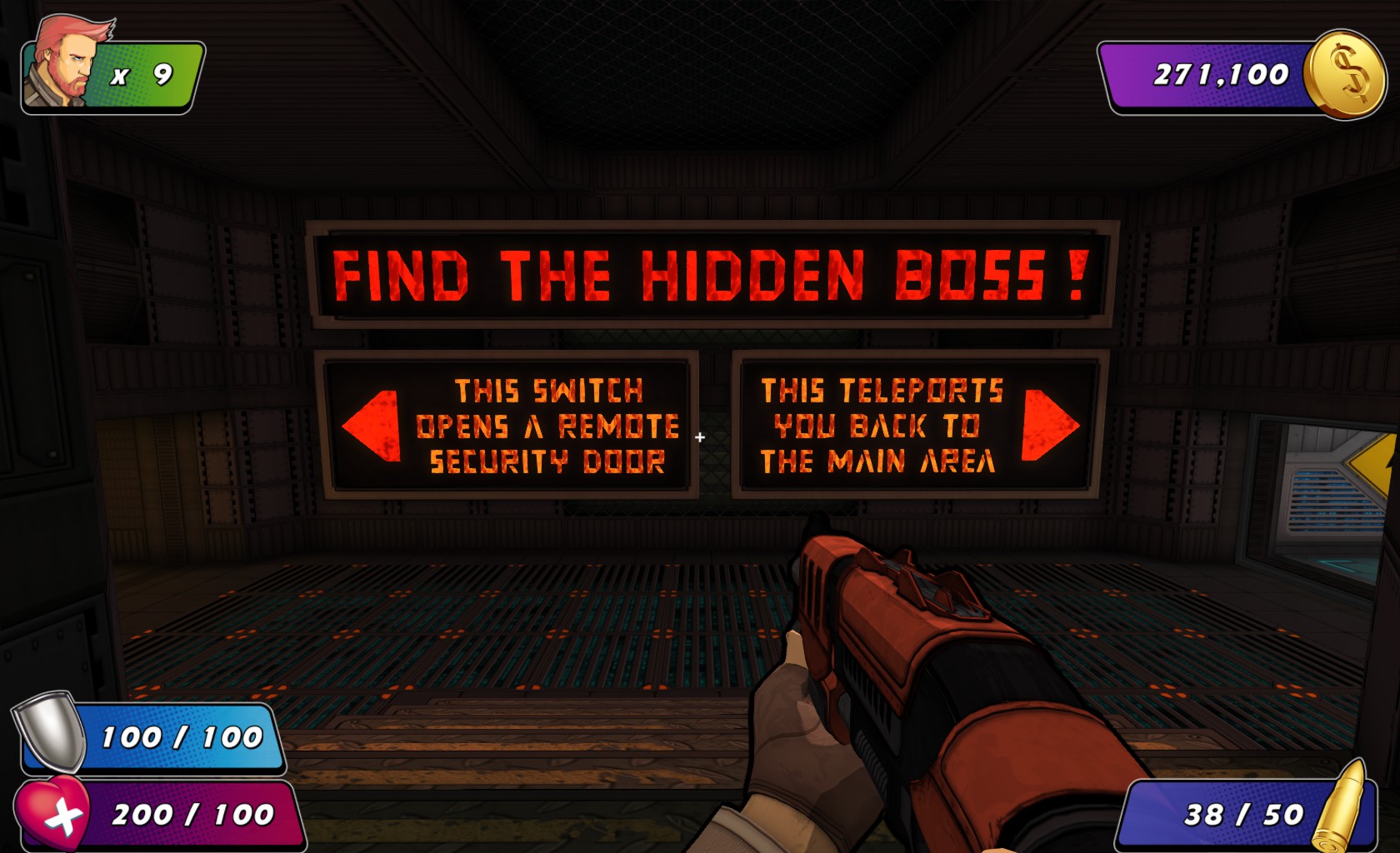Select the gold dollar coin icon

click(x=1345, y=74)
